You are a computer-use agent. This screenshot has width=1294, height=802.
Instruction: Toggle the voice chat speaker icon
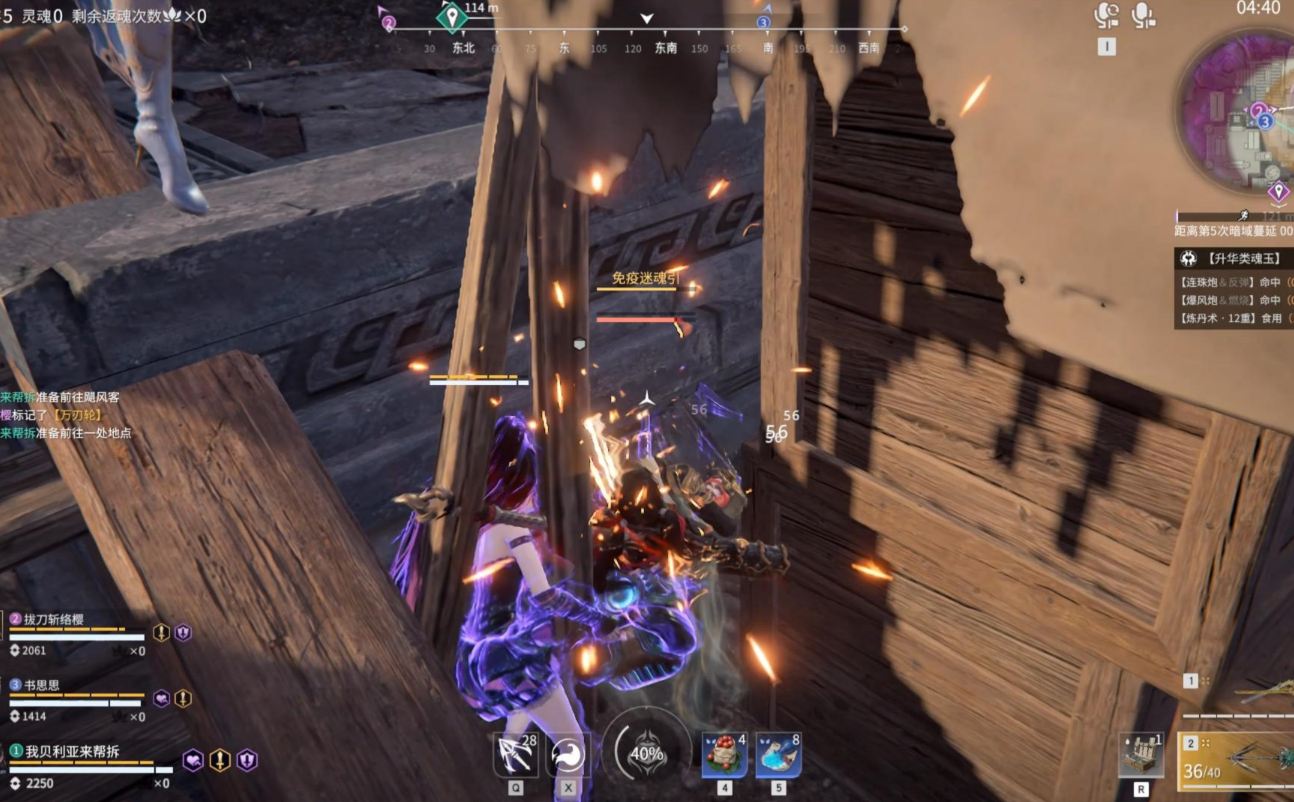[1106, 15]
